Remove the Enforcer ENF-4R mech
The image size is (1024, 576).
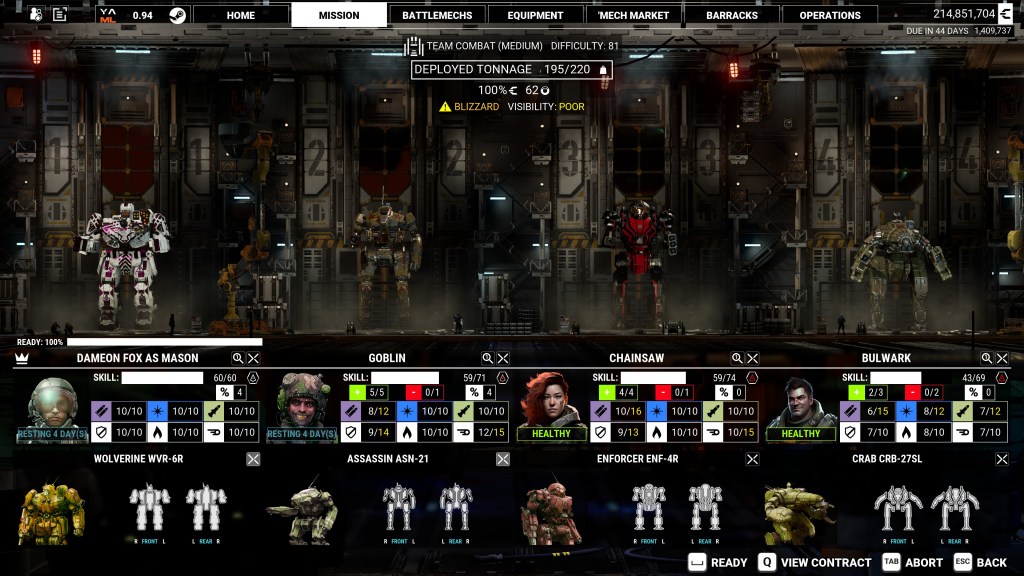pos(752,459)
